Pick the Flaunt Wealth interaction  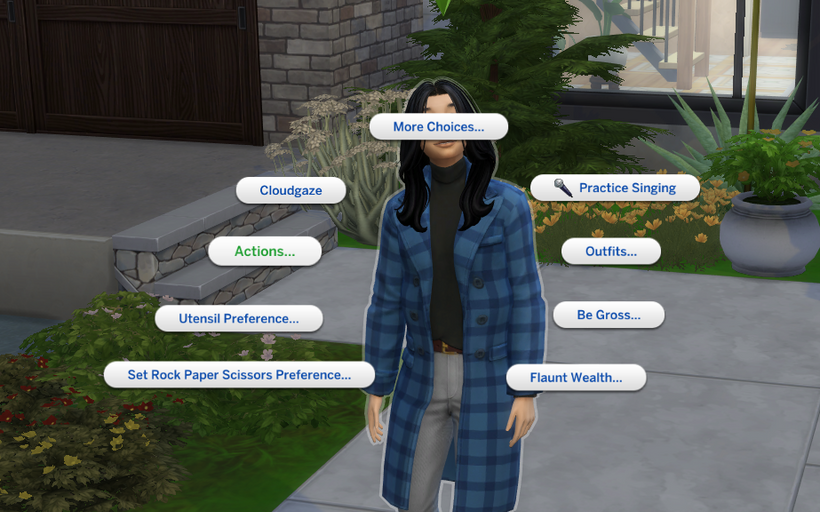[x=575, y=377]
